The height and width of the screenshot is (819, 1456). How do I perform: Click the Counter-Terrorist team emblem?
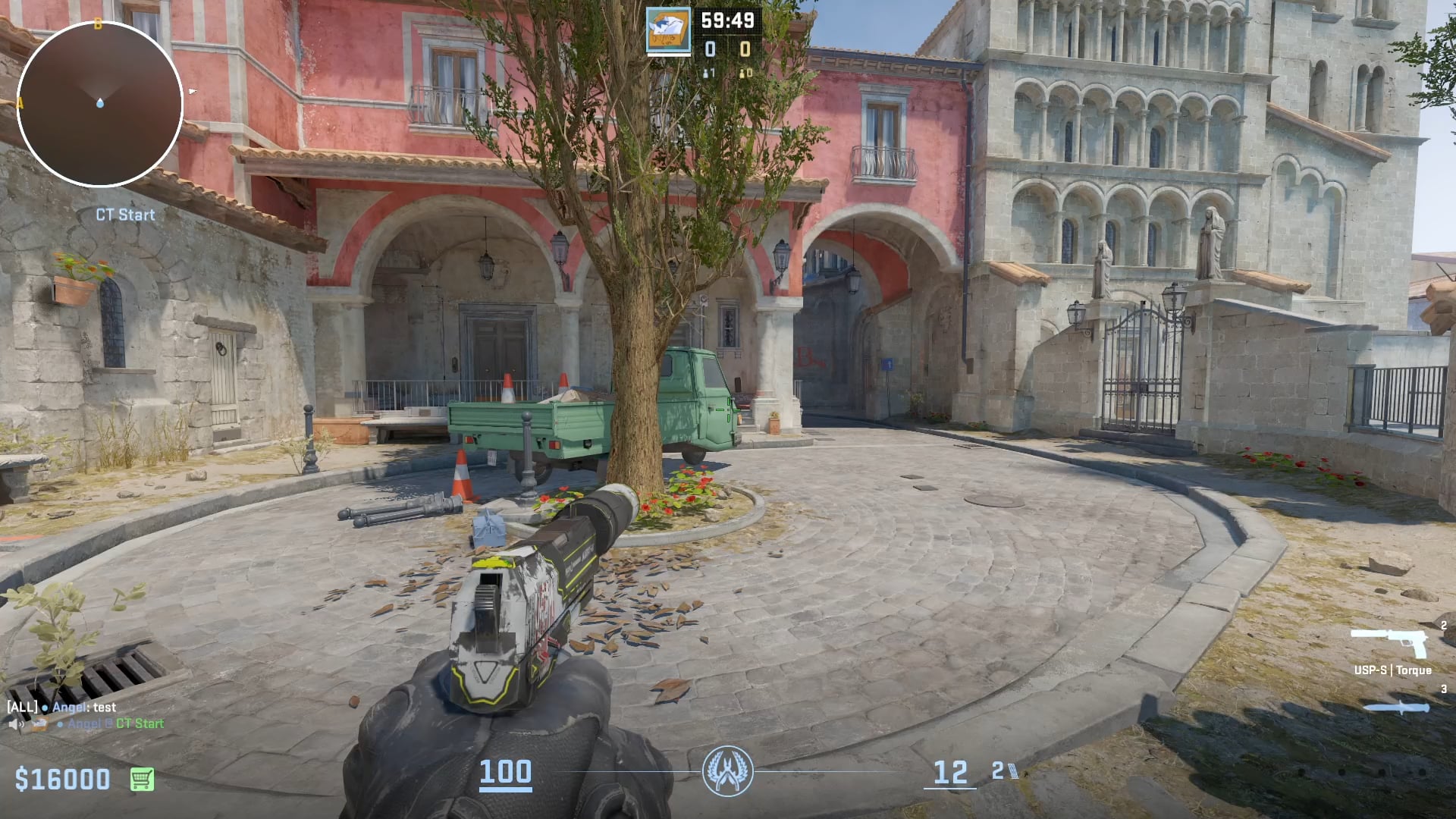[x=727, y=771]
